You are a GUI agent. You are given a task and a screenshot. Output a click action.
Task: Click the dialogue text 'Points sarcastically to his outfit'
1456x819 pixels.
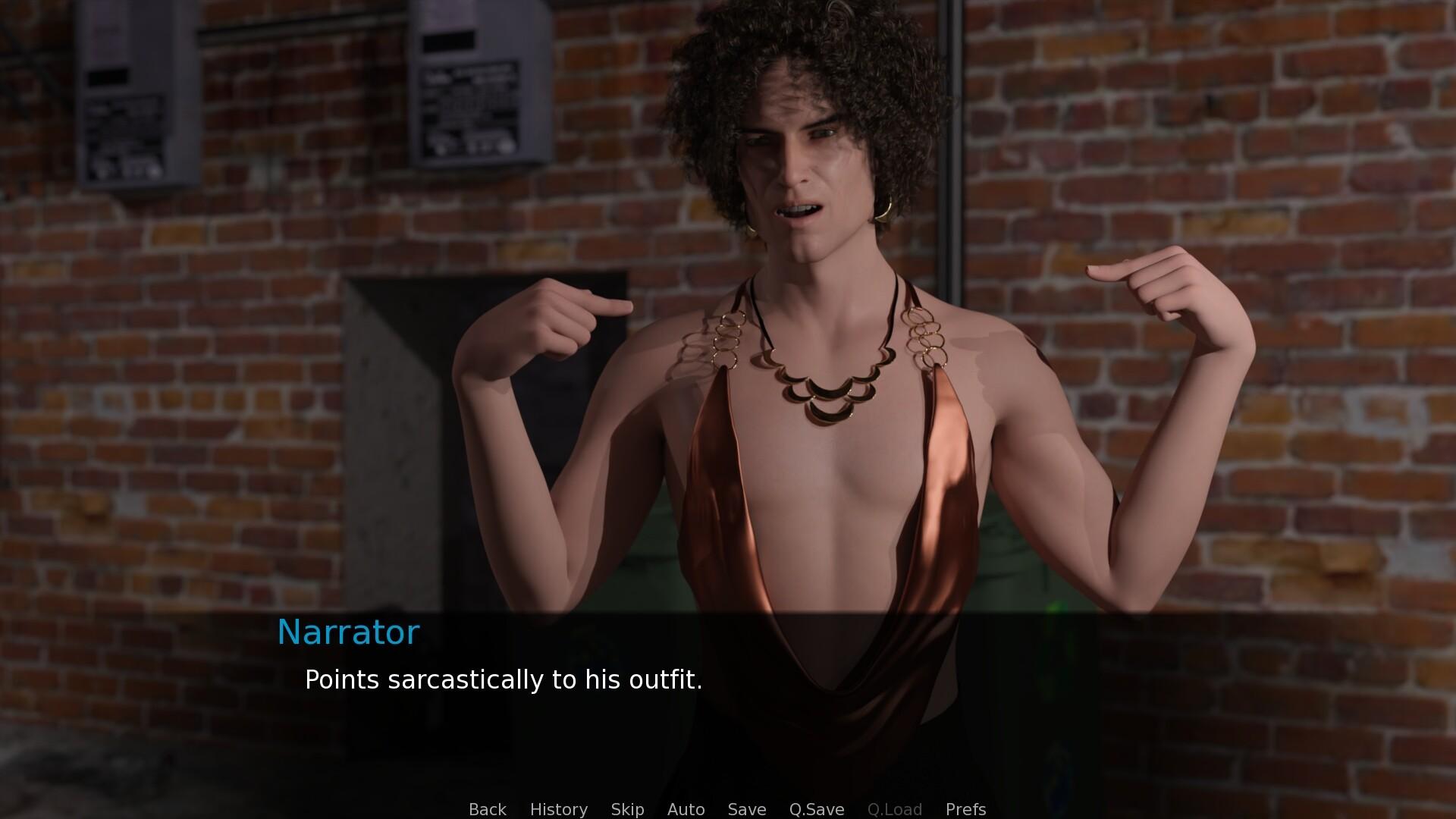(503, 680)
